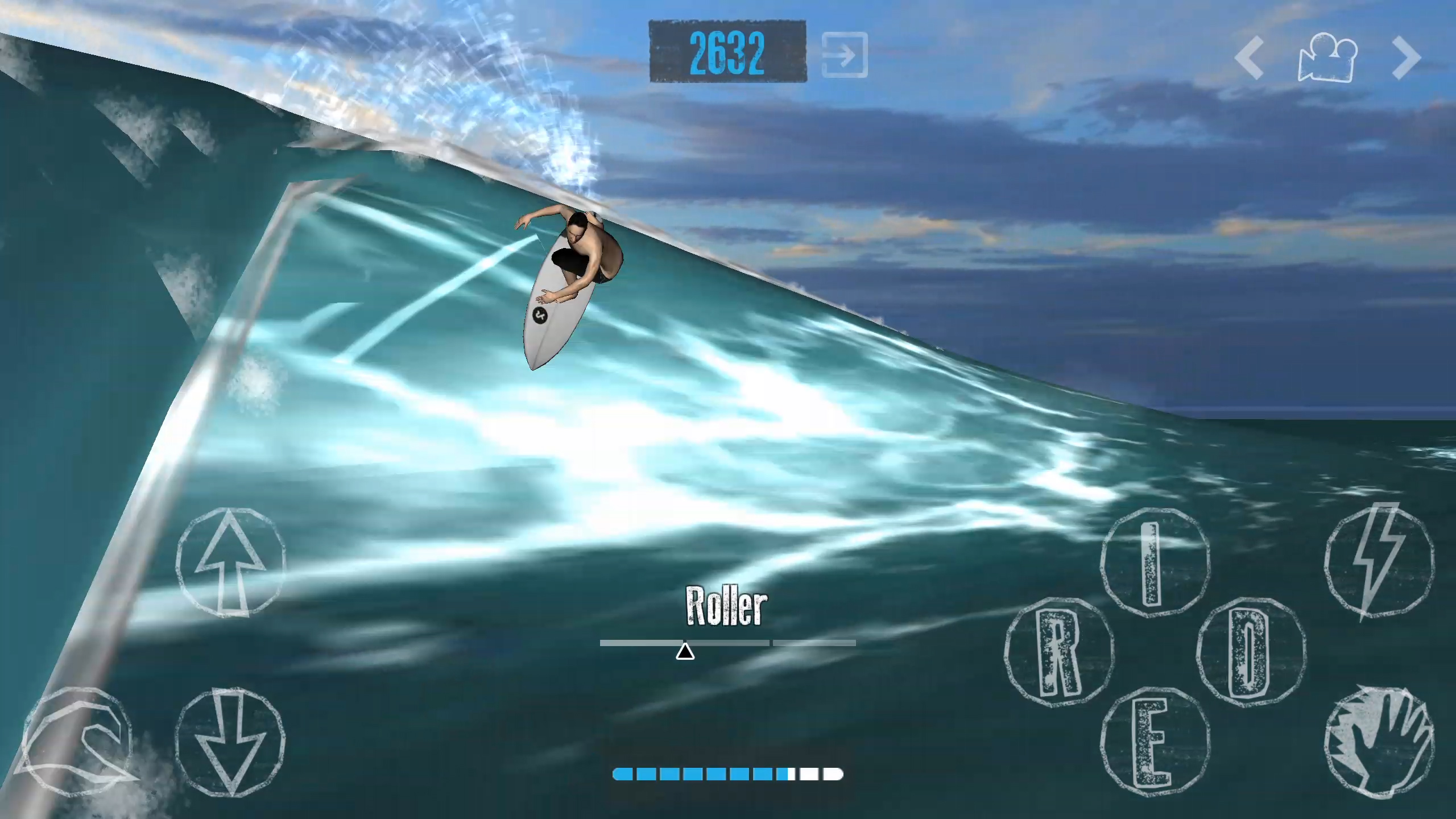Select the Roller trick label
Image resolution: width=1456 pixels, height=819 pixels.
[x=726, y=606]
